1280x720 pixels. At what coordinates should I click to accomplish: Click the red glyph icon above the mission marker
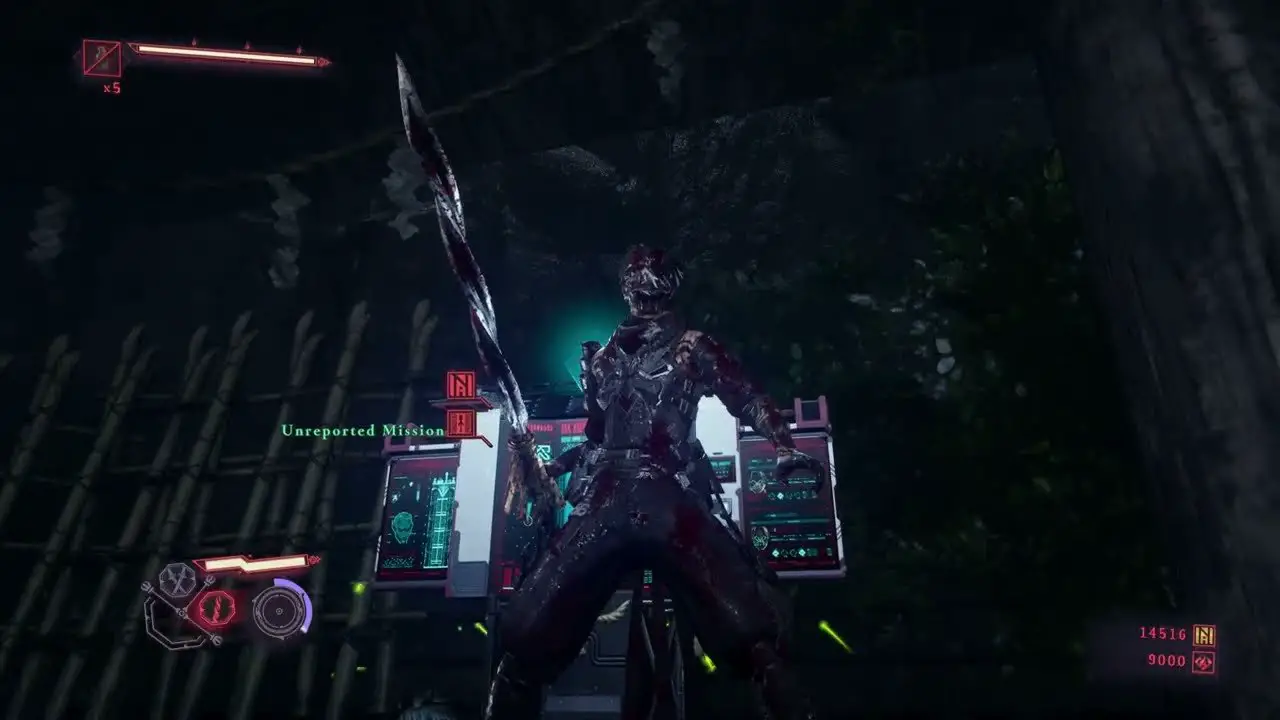[461, 385]
